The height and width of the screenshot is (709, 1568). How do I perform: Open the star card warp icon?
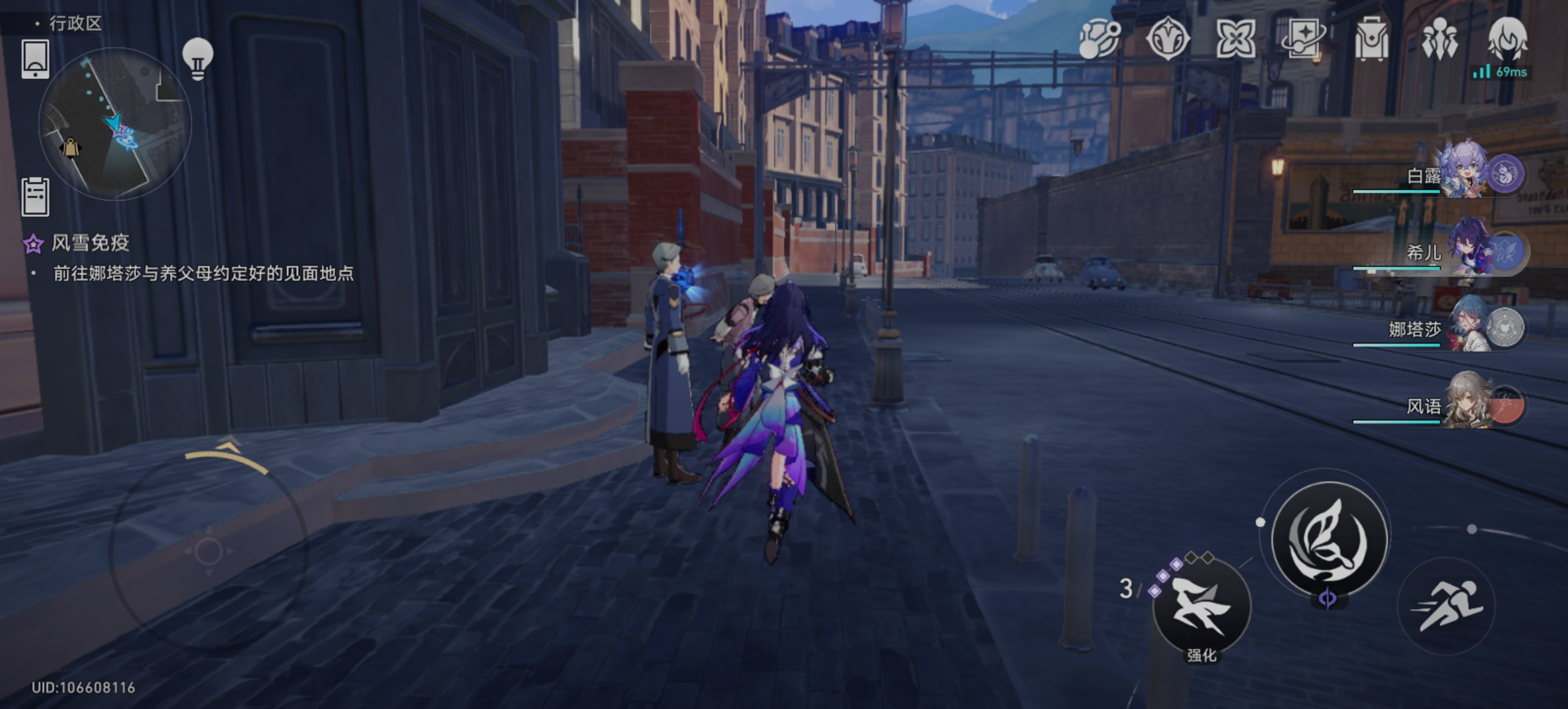click(1303, 38)
